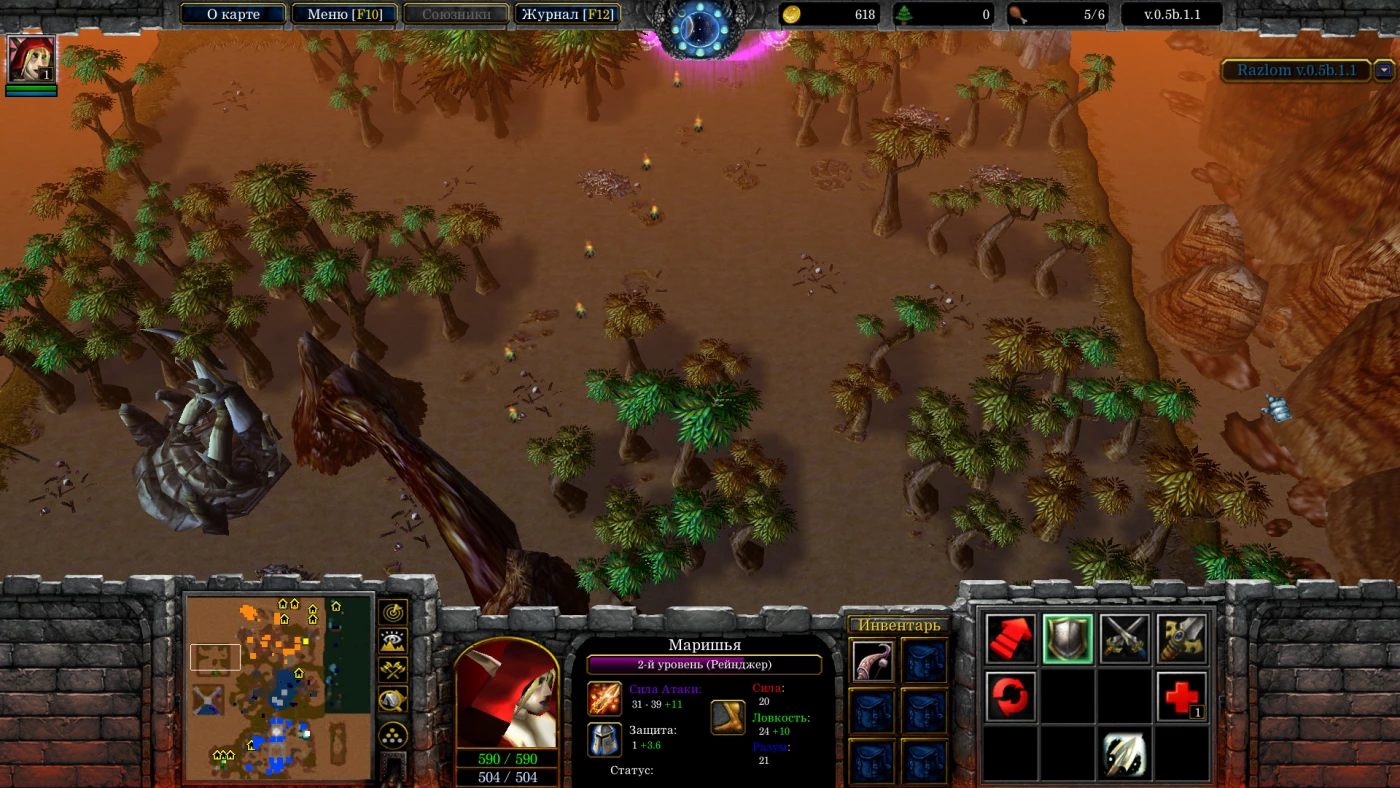The height and width of the screenshot is (788, 1400).
Task: Select the horn item in inventory
Action: [873, 660]
